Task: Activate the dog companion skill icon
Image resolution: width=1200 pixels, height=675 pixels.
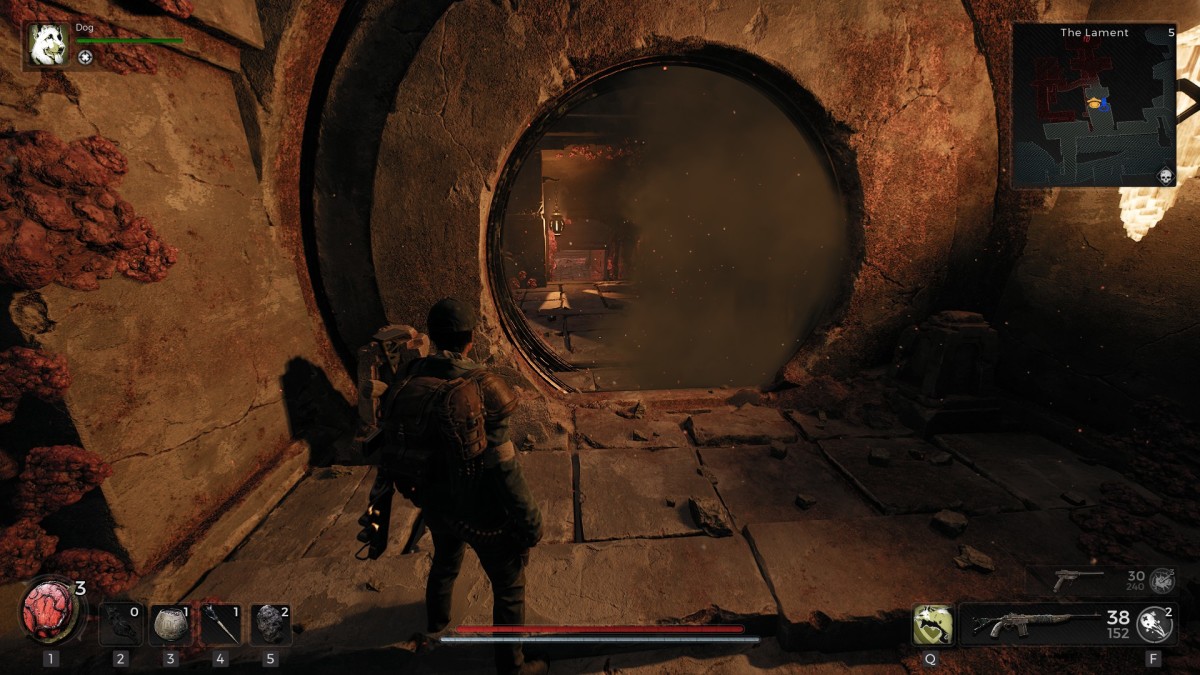Action: 932,624
